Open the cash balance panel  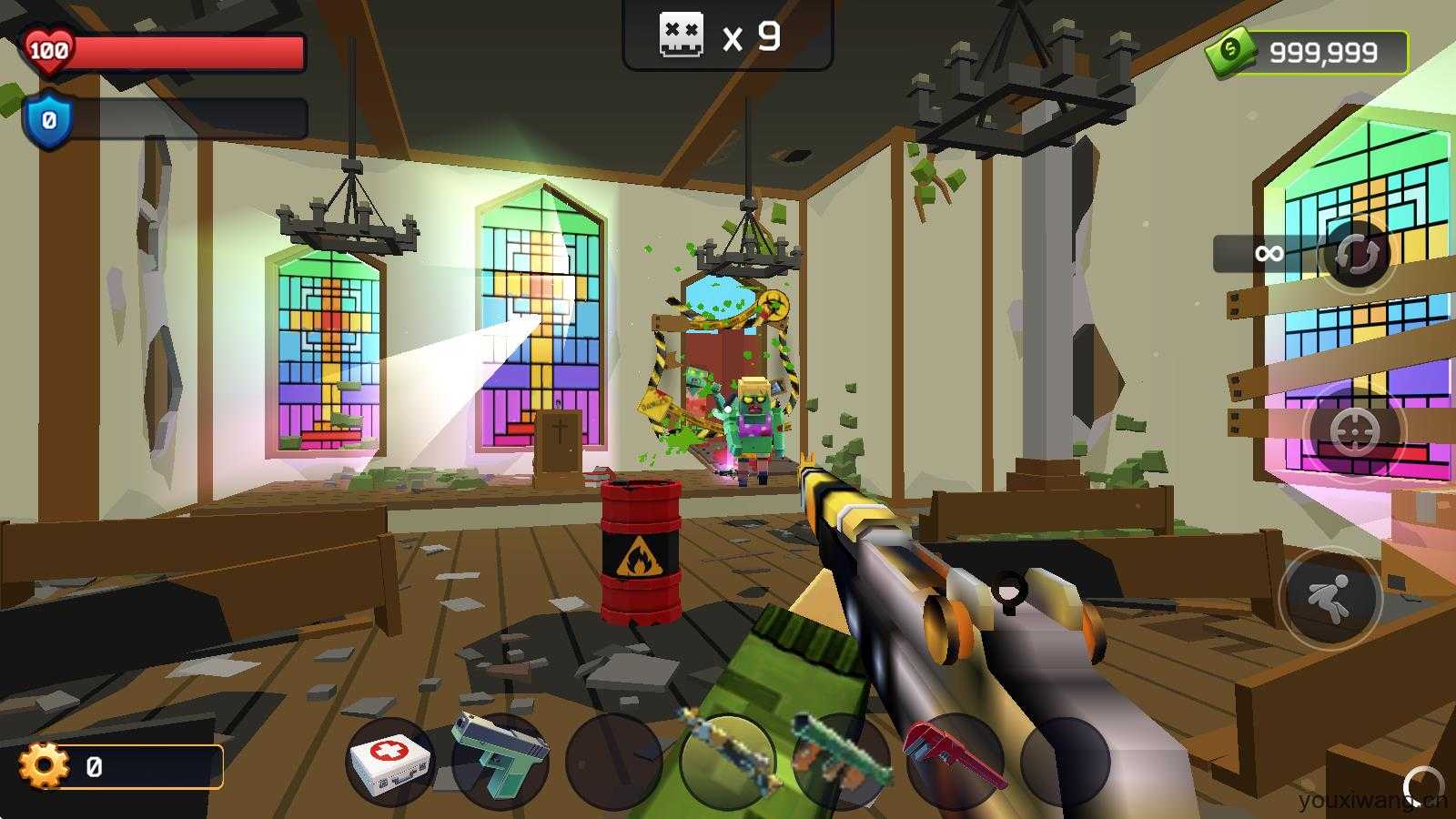coord(1309,53)
